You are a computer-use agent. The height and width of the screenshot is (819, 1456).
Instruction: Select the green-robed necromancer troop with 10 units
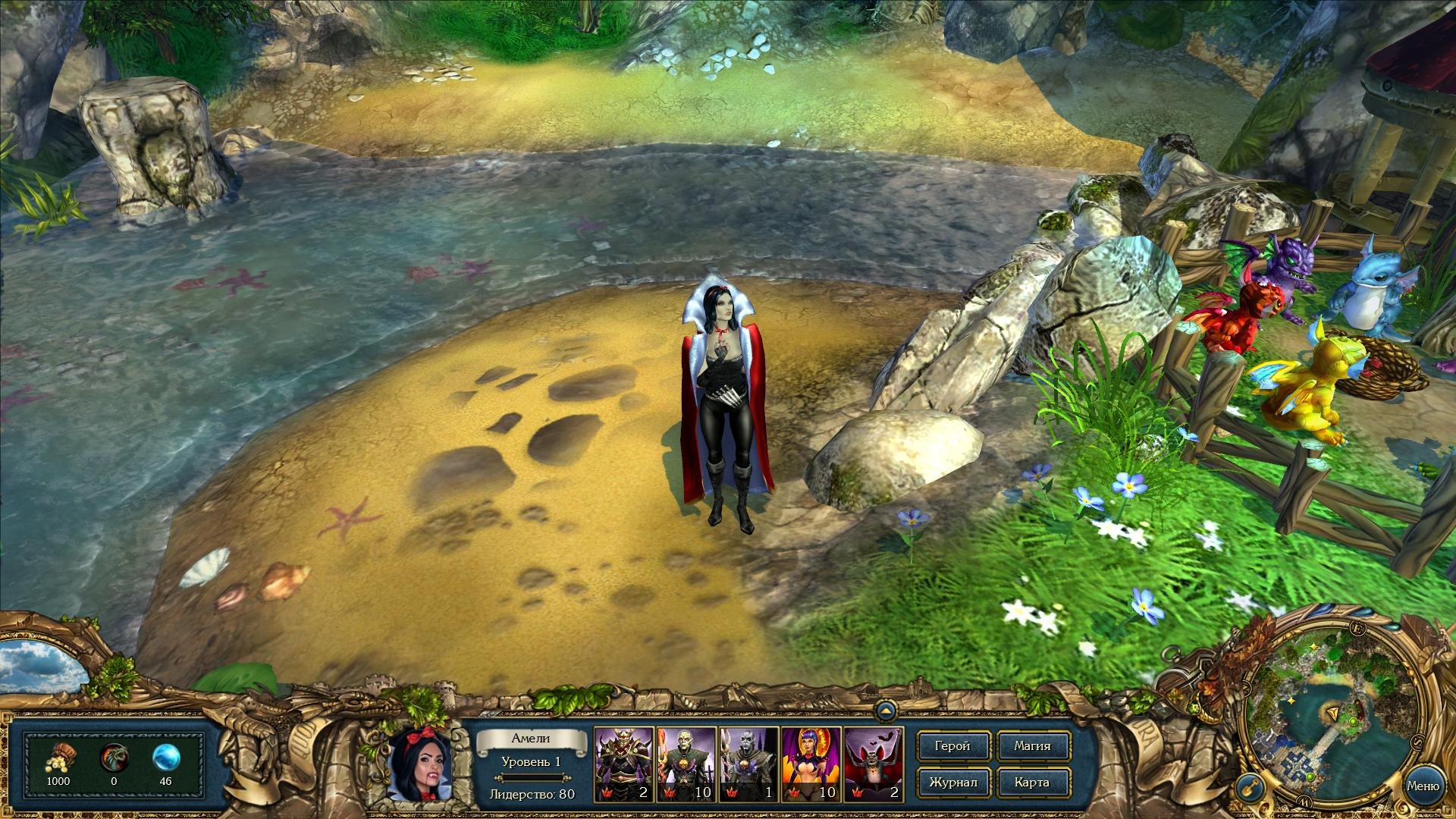pos(686,764)
